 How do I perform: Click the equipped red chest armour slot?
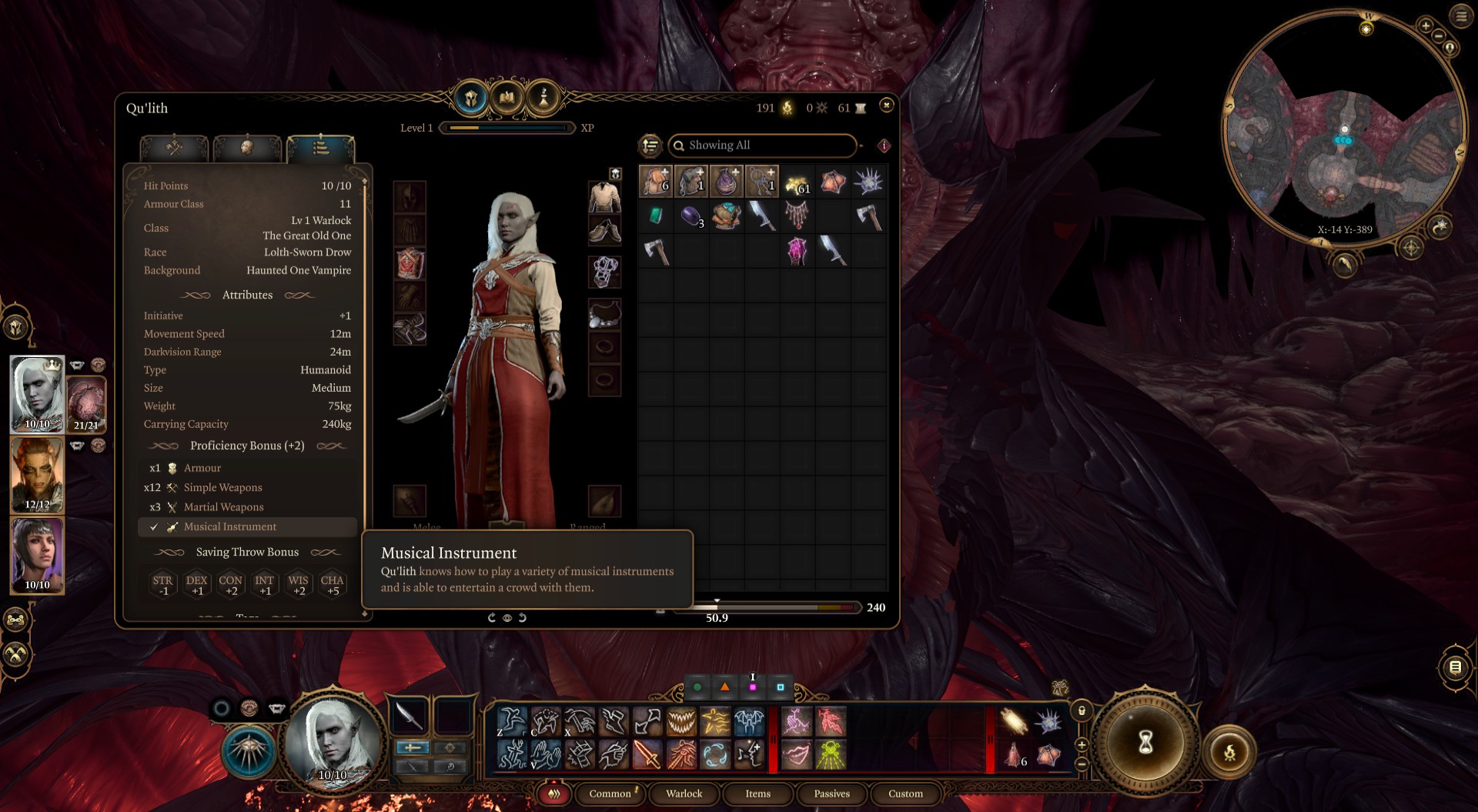coord(410,263)
